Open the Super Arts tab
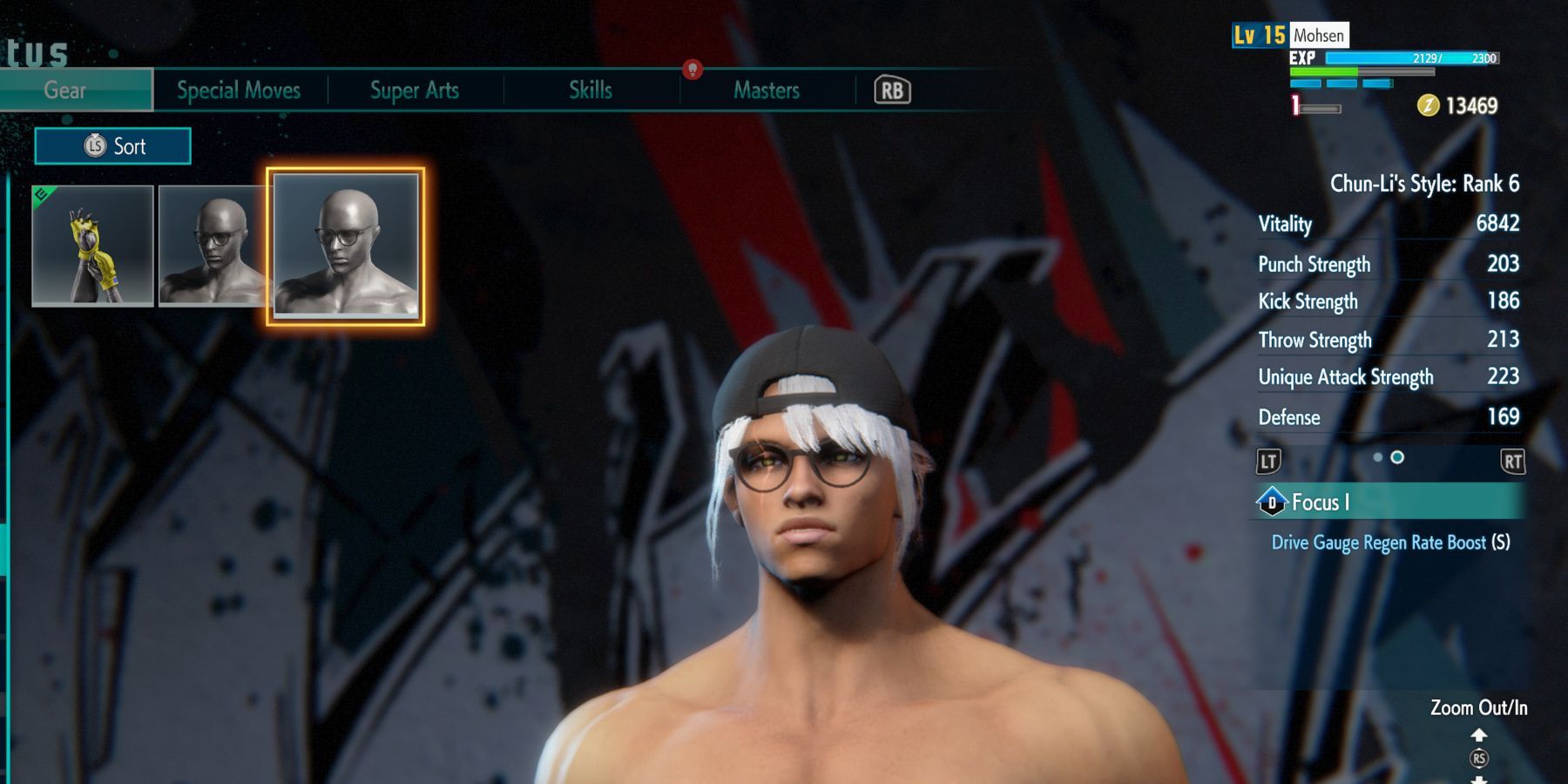 pyautogui.click(x=414, y=90)
